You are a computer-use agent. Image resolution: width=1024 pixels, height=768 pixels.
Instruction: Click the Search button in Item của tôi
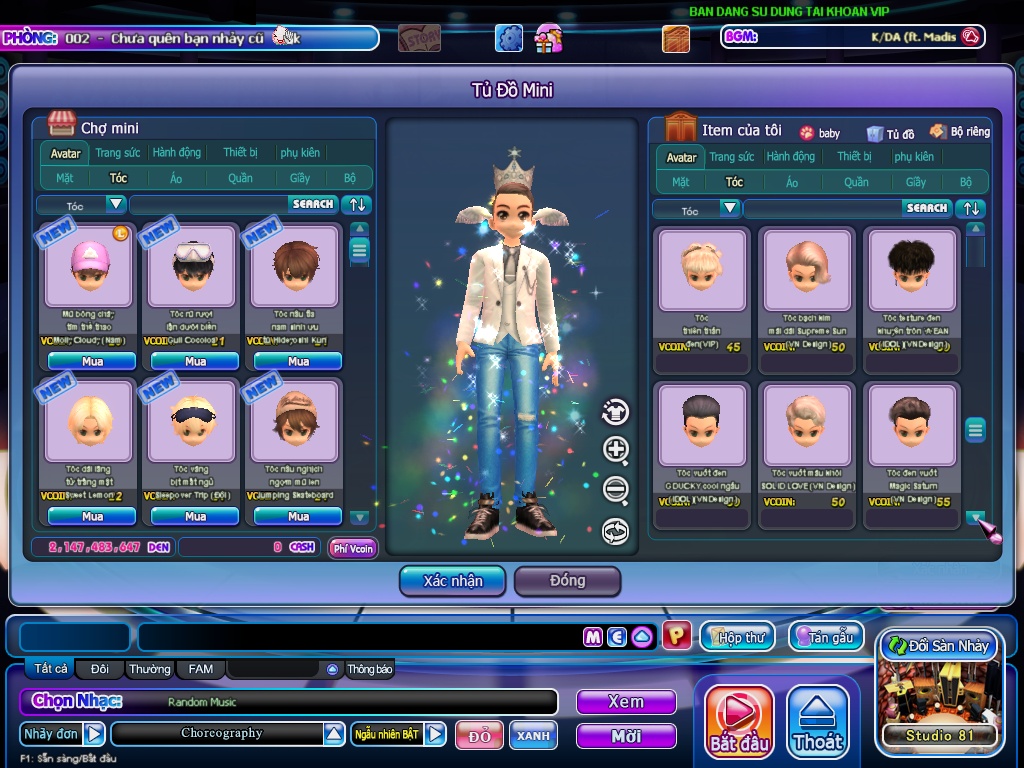[x=926, y=208]
